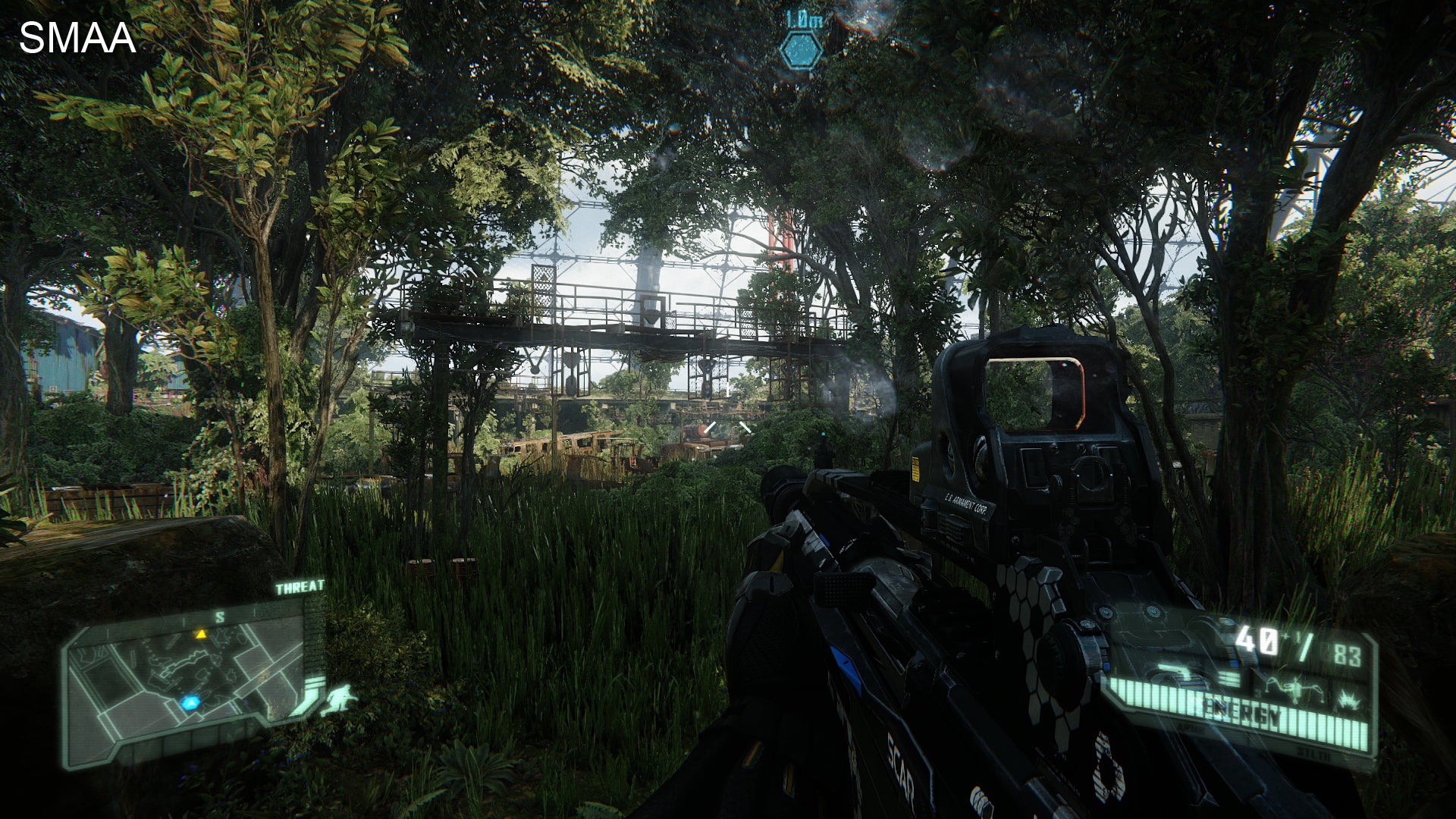Click the yellow objective triangle on minimap
The width and height of the screenshot is (1456, 819).
[x=202, y=634]
